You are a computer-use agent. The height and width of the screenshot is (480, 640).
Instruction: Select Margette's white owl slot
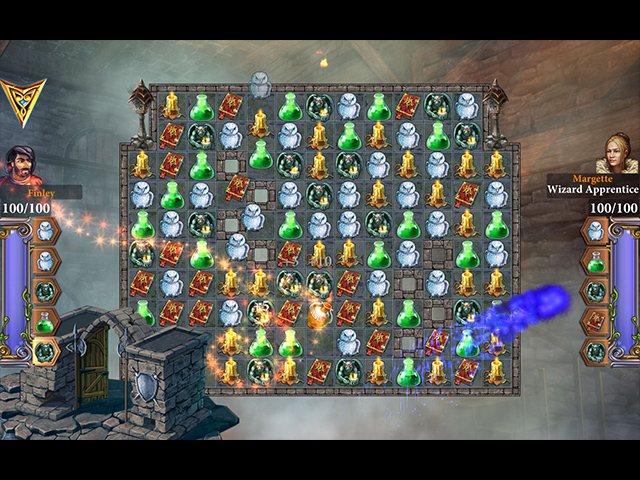click(595, 232)
